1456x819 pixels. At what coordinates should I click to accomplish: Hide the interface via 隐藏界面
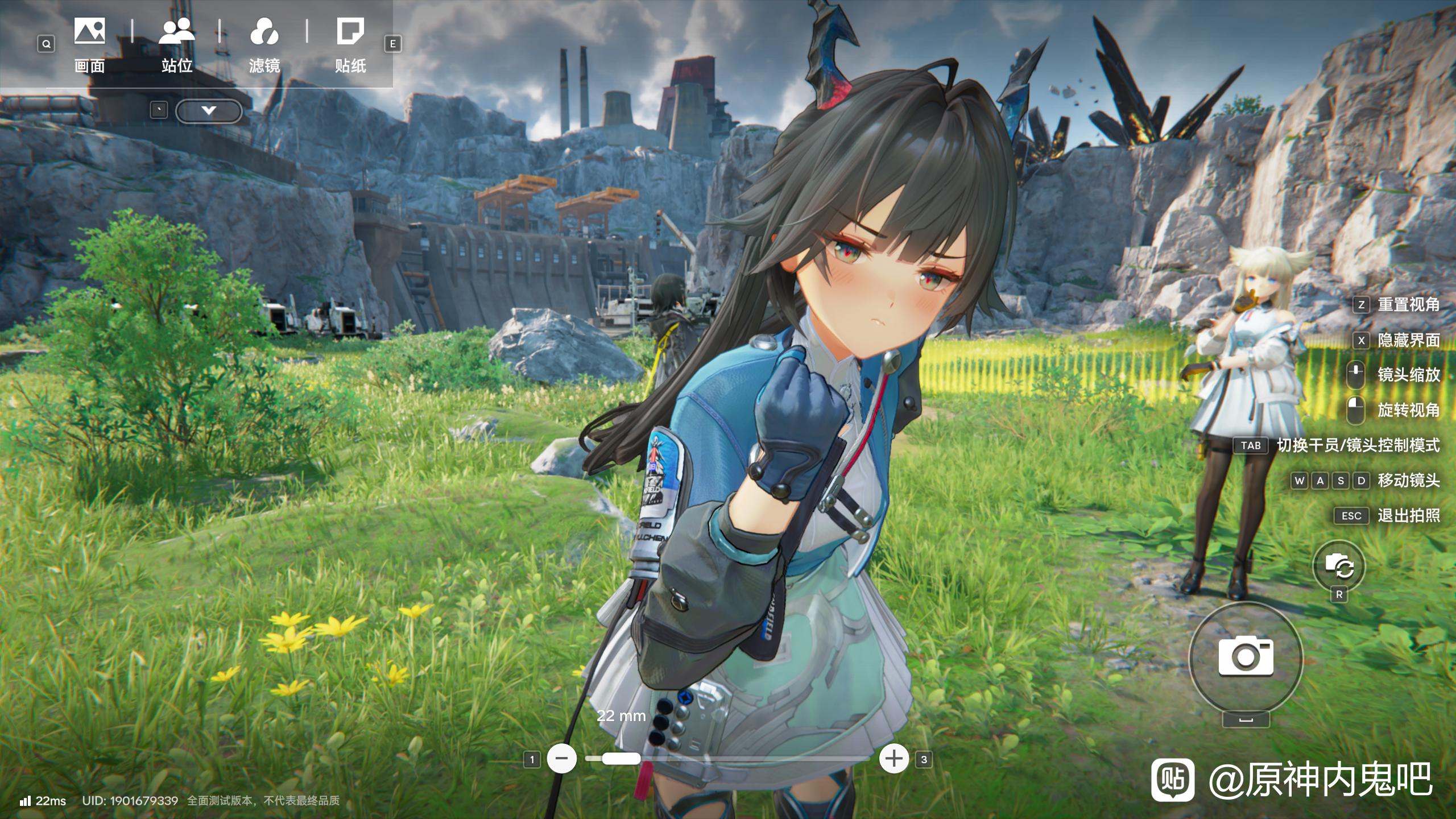click(x=1408, y=340)
